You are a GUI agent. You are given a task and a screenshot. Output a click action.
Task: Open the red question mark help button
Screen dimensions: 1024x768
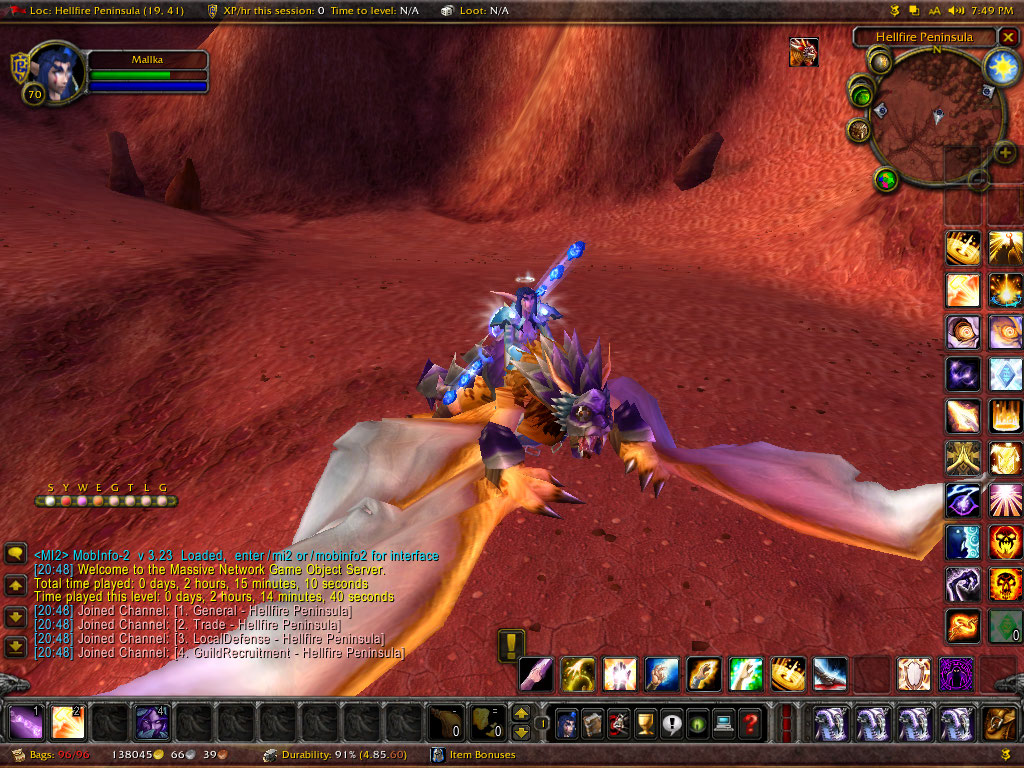pos(748,722)
